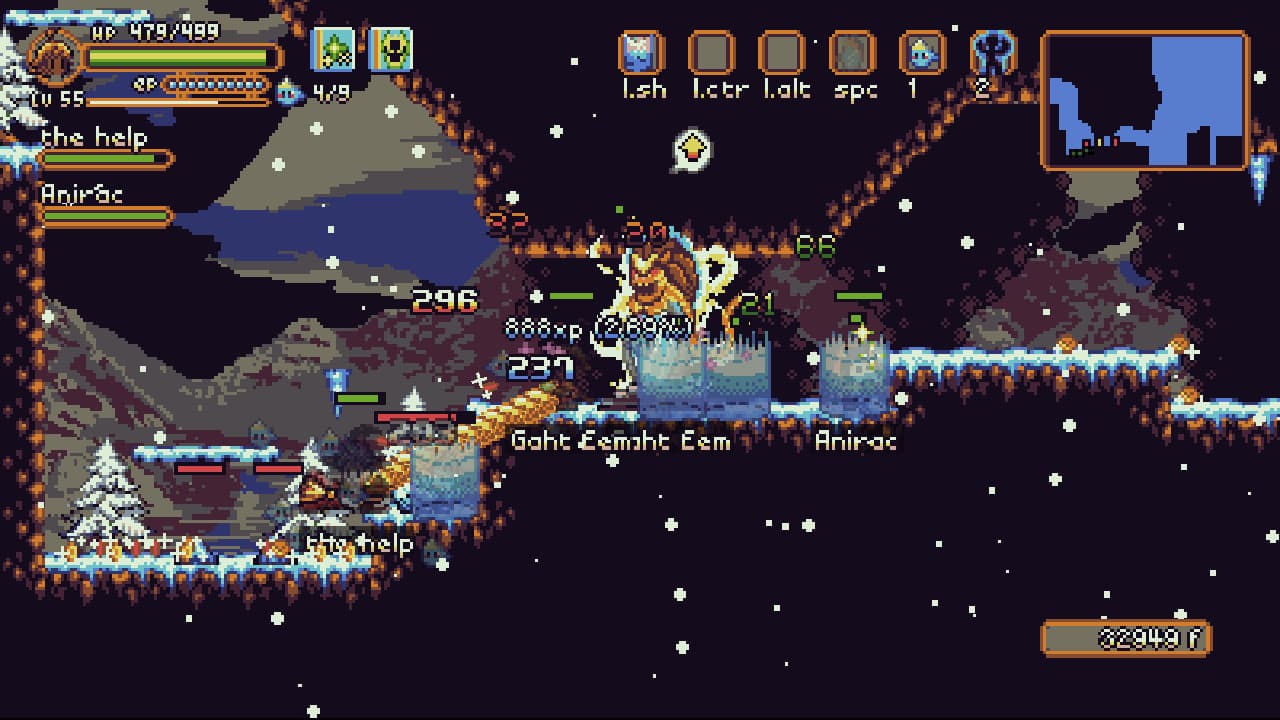Click the blue slime companion counter icon
The image size is (1280, 720).
click(x=289, y=93)
